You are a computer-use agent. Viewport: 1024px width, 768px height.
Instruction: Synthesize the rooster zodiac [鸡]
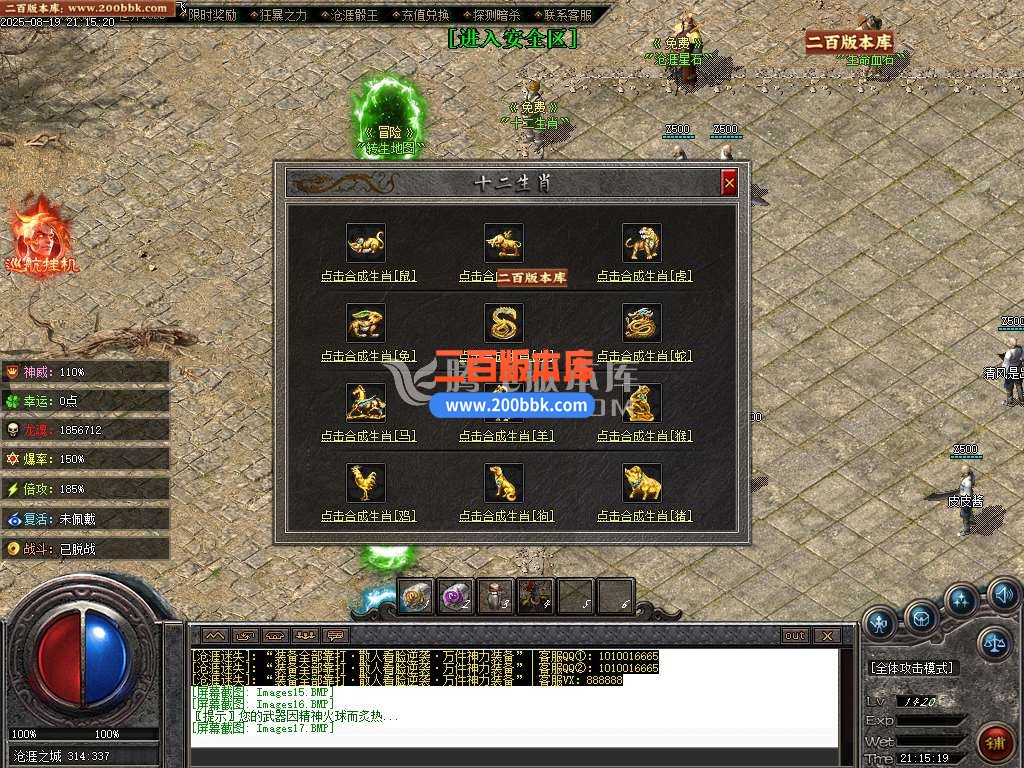pos(368,516)
